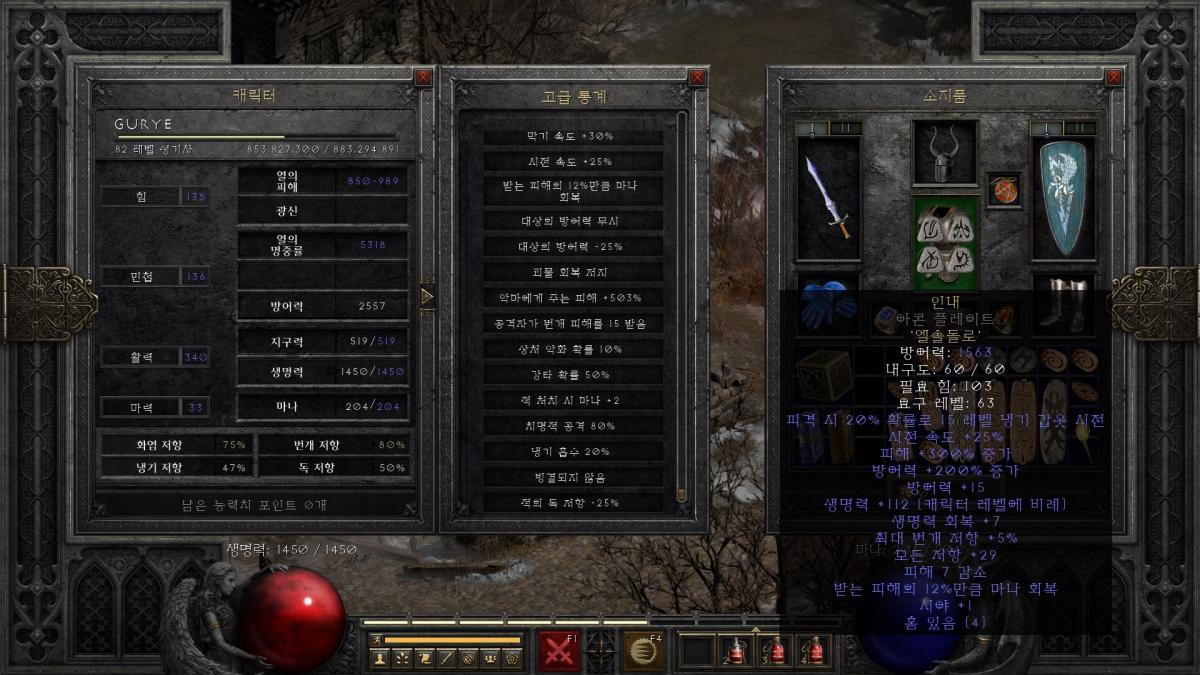The image size is (1200, 675).
Task: Close the character stats panel
Action: (x=423, y=77)
